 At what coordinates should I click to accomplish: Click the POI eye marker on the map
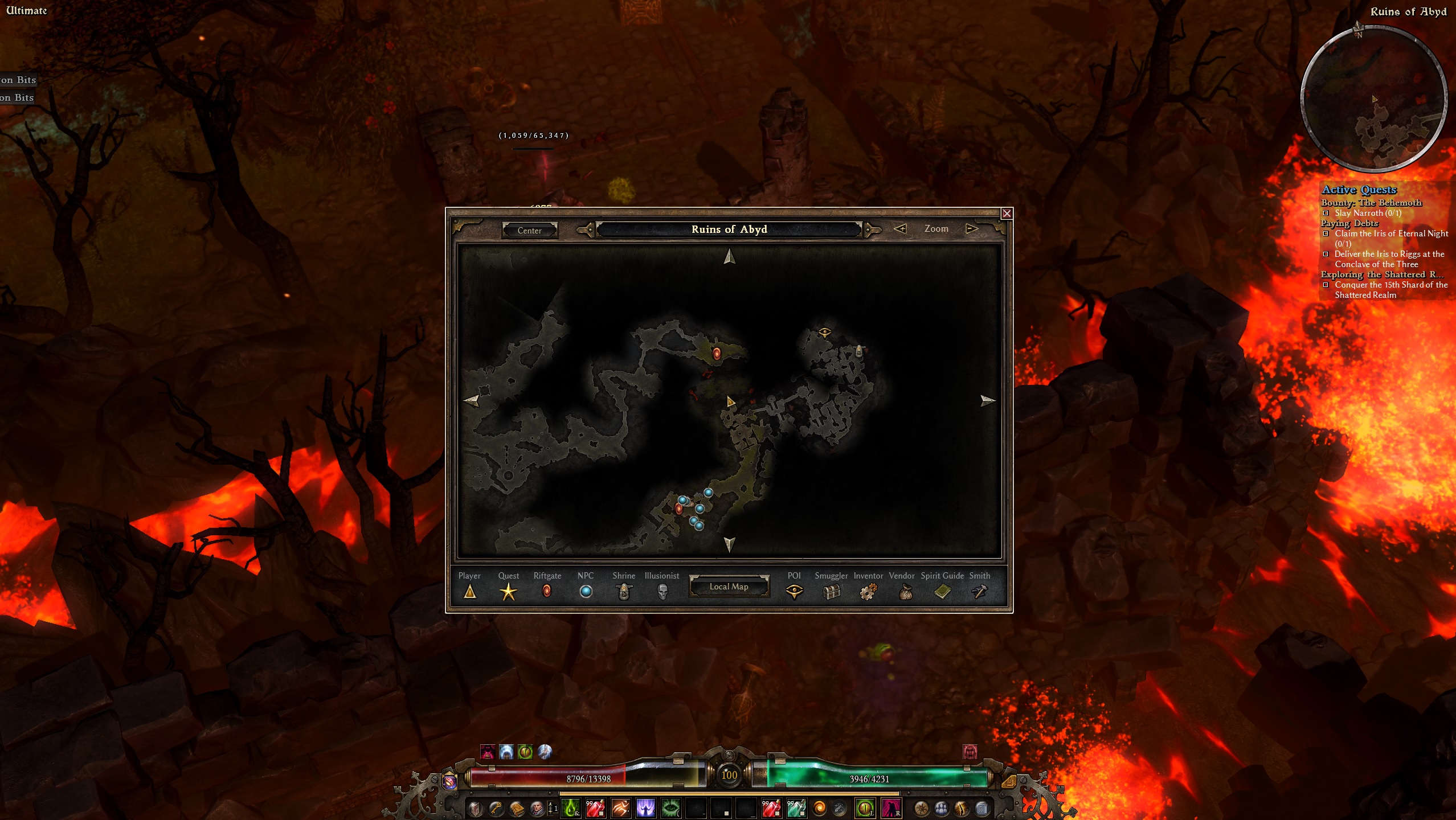(x=824, y=332)
